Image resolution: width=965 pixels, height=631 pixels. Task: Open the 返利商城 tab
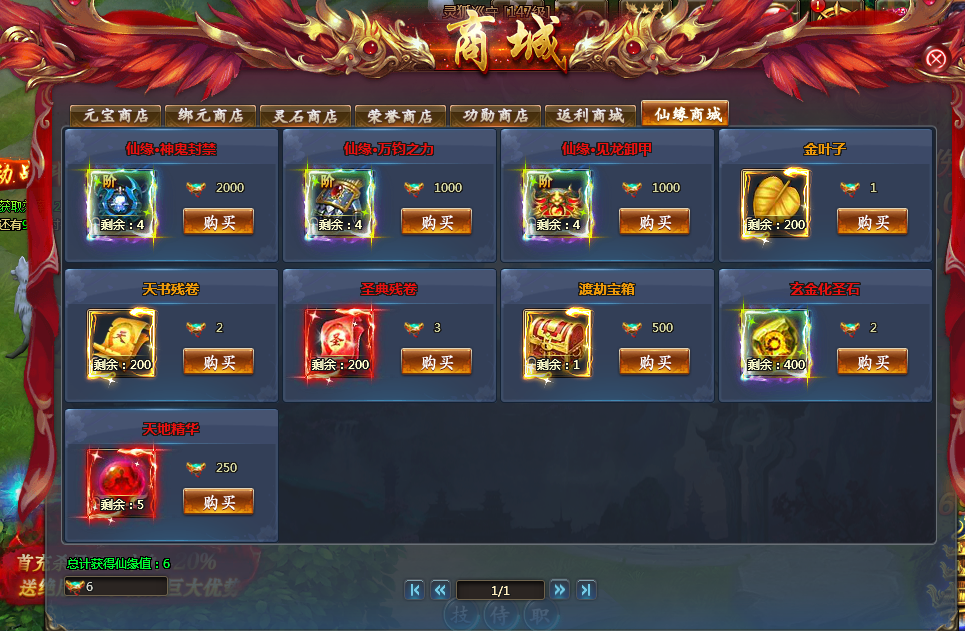[x=590, y=115]
